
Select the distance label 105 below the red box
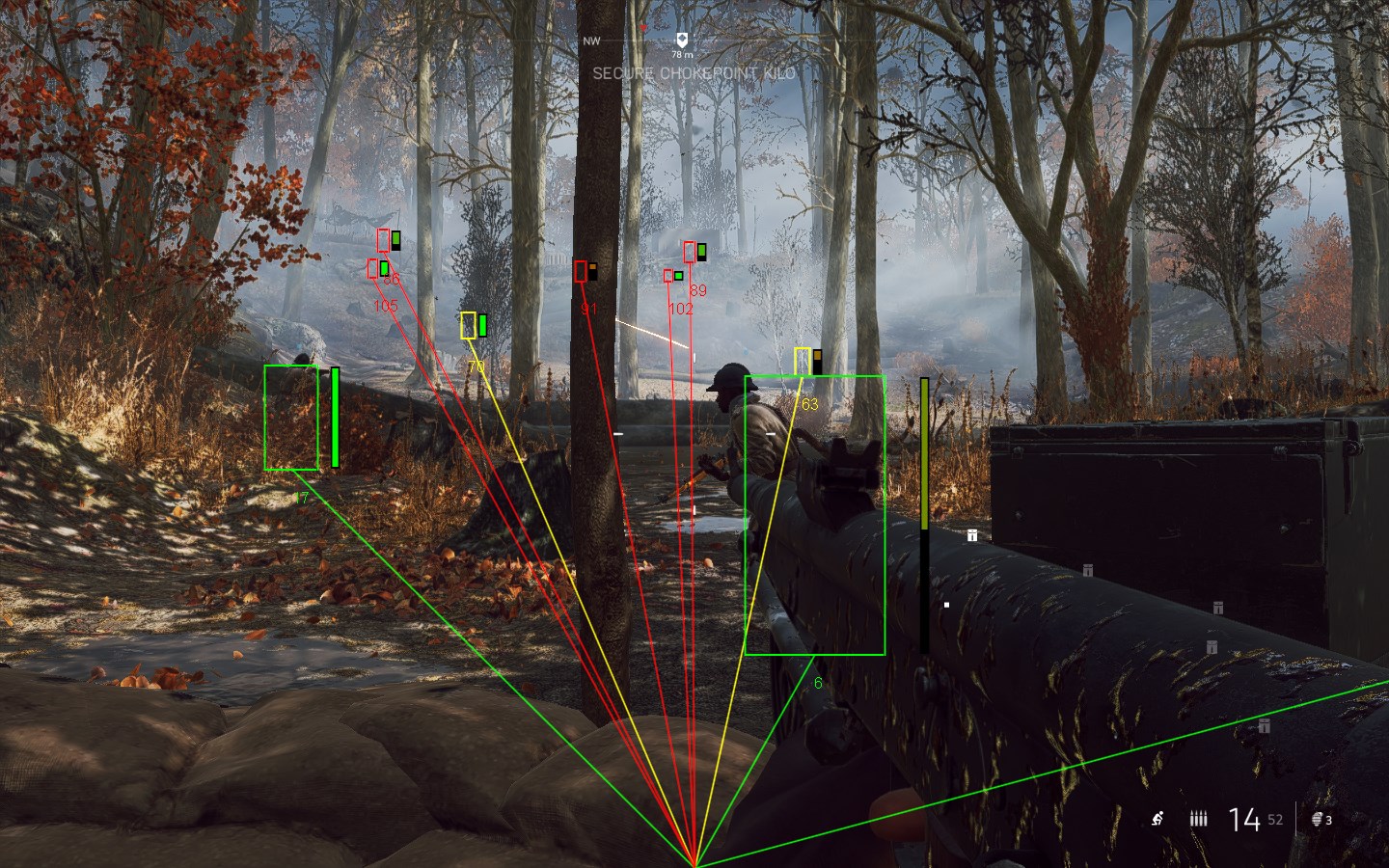(x=385, y=306)
